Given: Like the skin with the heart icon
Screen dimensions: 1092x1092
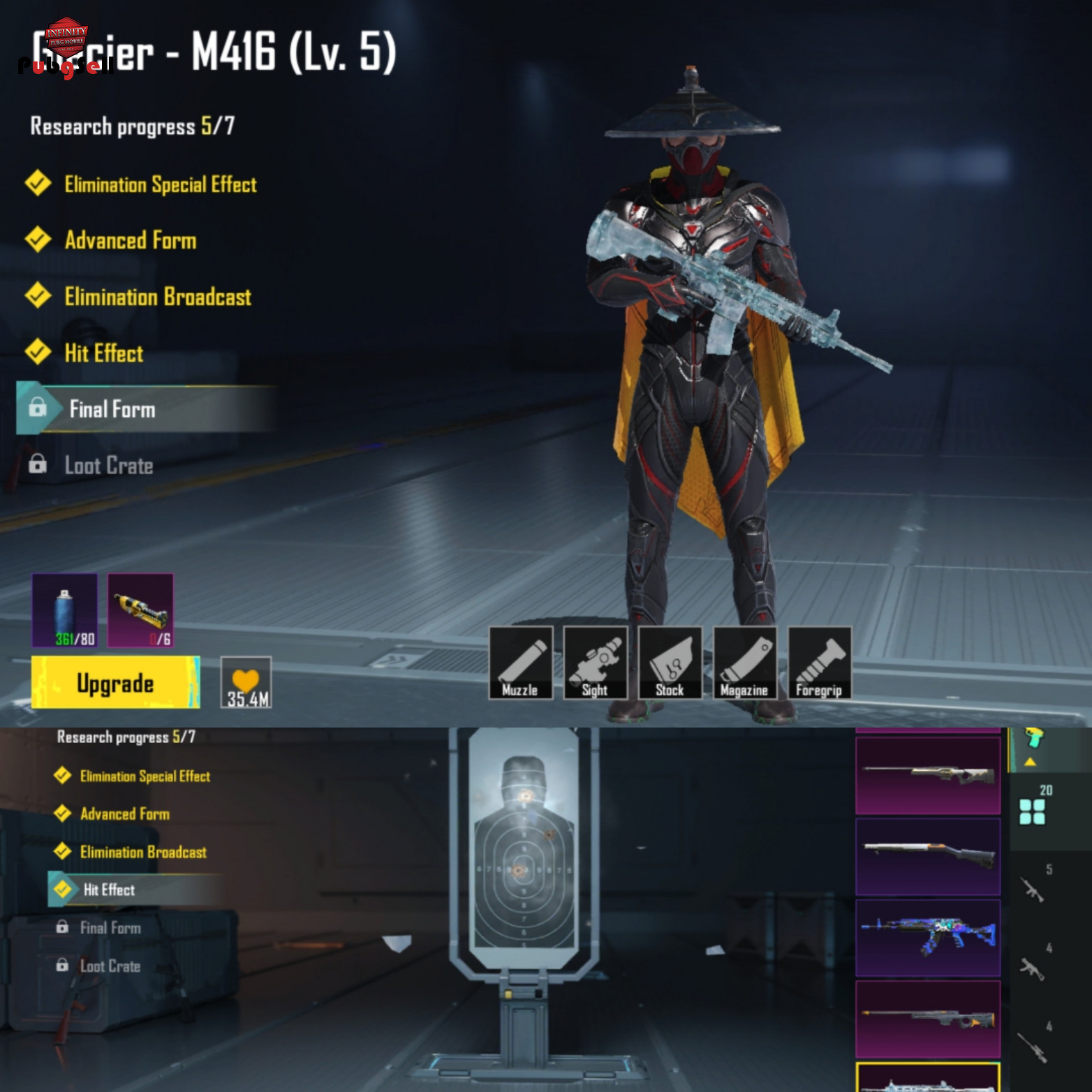Looking at the screenshot, I should point(246,682).
